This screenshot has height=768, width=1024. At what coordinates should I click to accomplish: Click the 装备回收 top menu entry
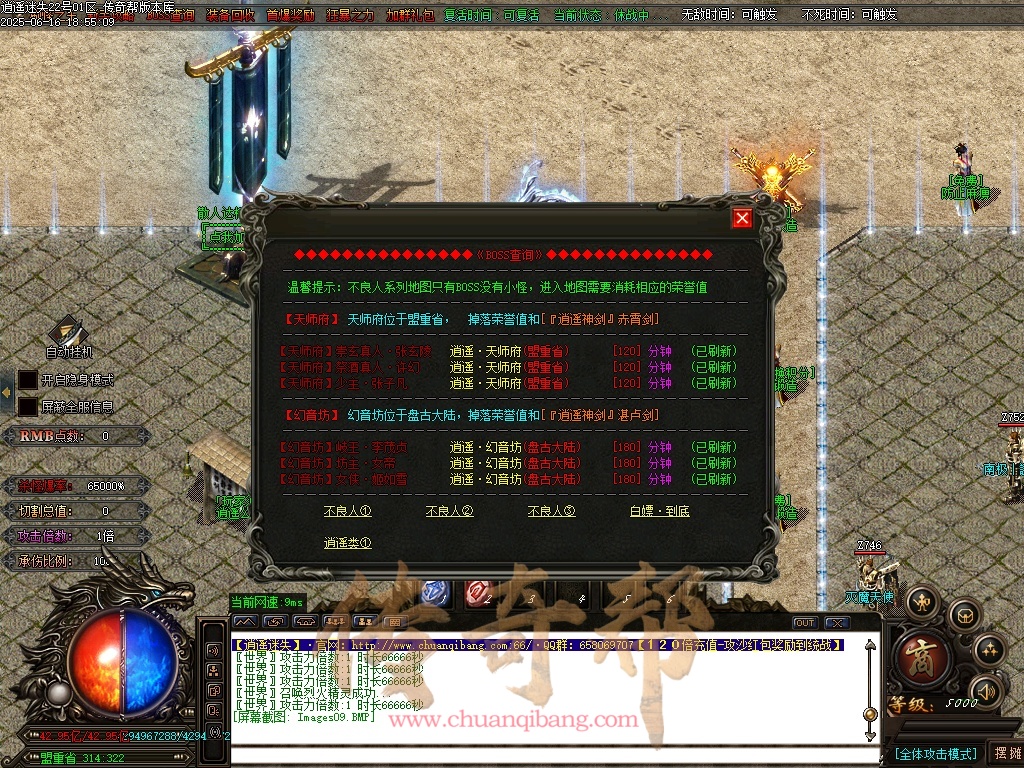(x=230, y=15)
